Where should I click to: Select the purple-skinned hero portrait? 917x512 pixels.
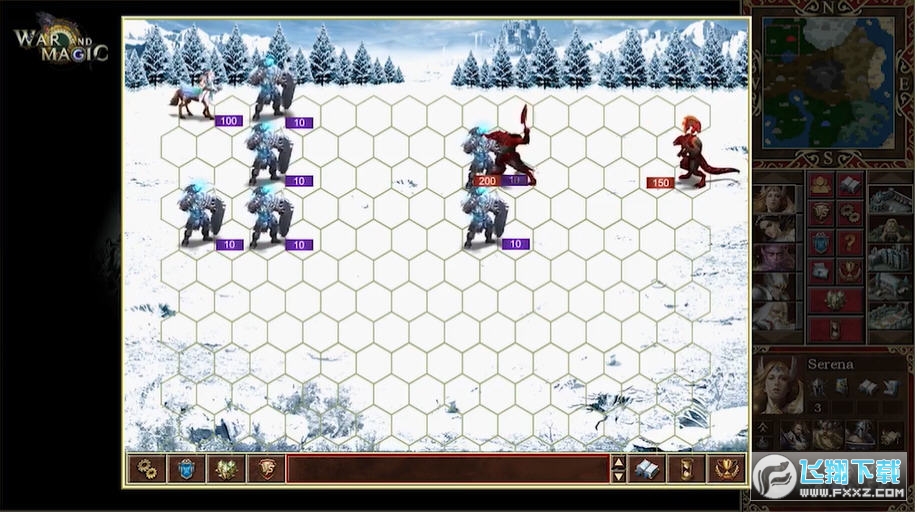(x=775, y=256)
